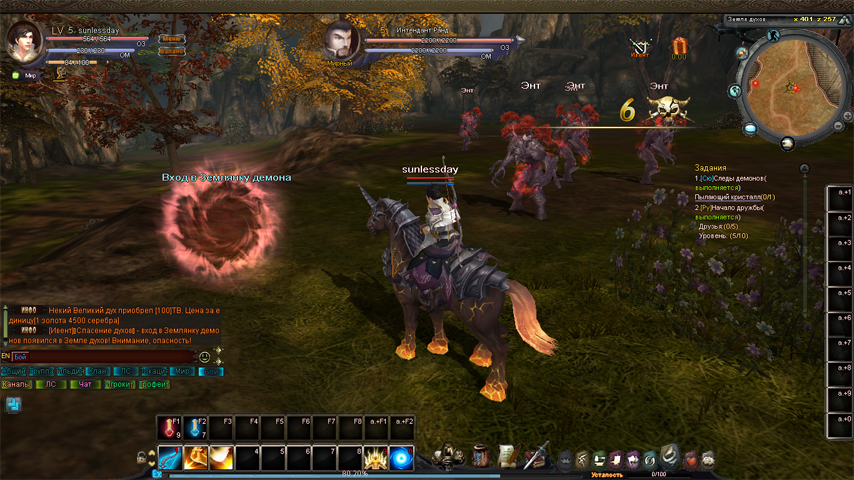Activate the golden crown skill icon
Image resolution: width=854 pixels, height=480 pixels.
coord(377,458)
